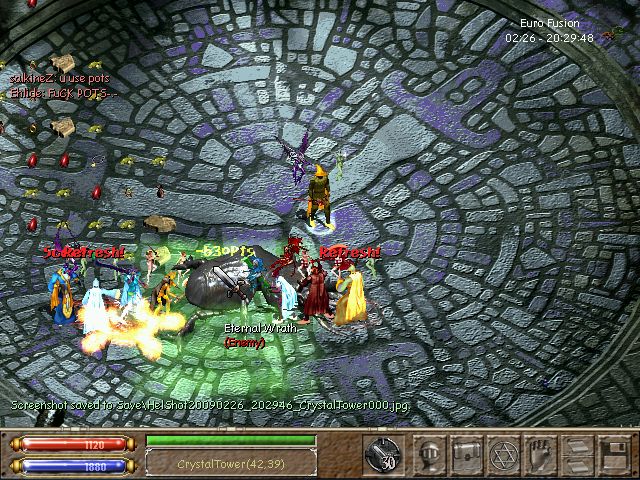
Task: Open the hand skills menu
Action: click(540, 453)
